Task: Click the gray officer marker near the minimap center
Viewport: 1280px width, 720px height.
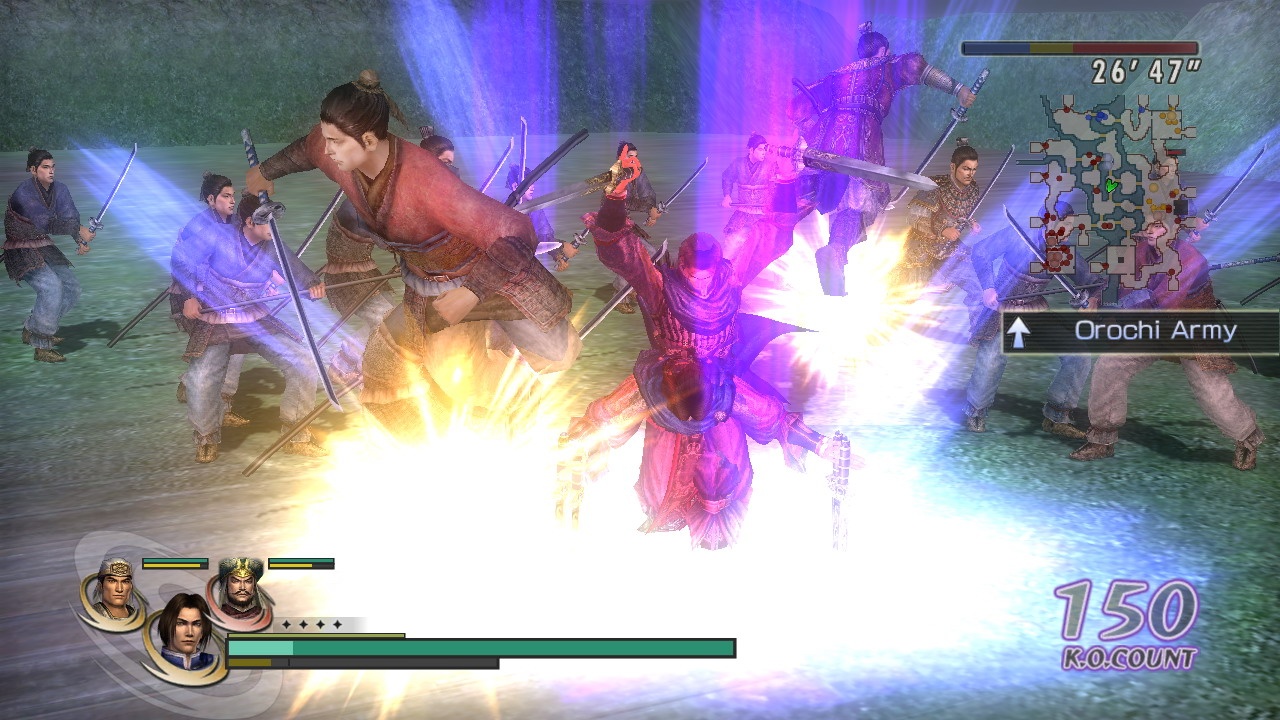Action: (x=1109, y=160)
